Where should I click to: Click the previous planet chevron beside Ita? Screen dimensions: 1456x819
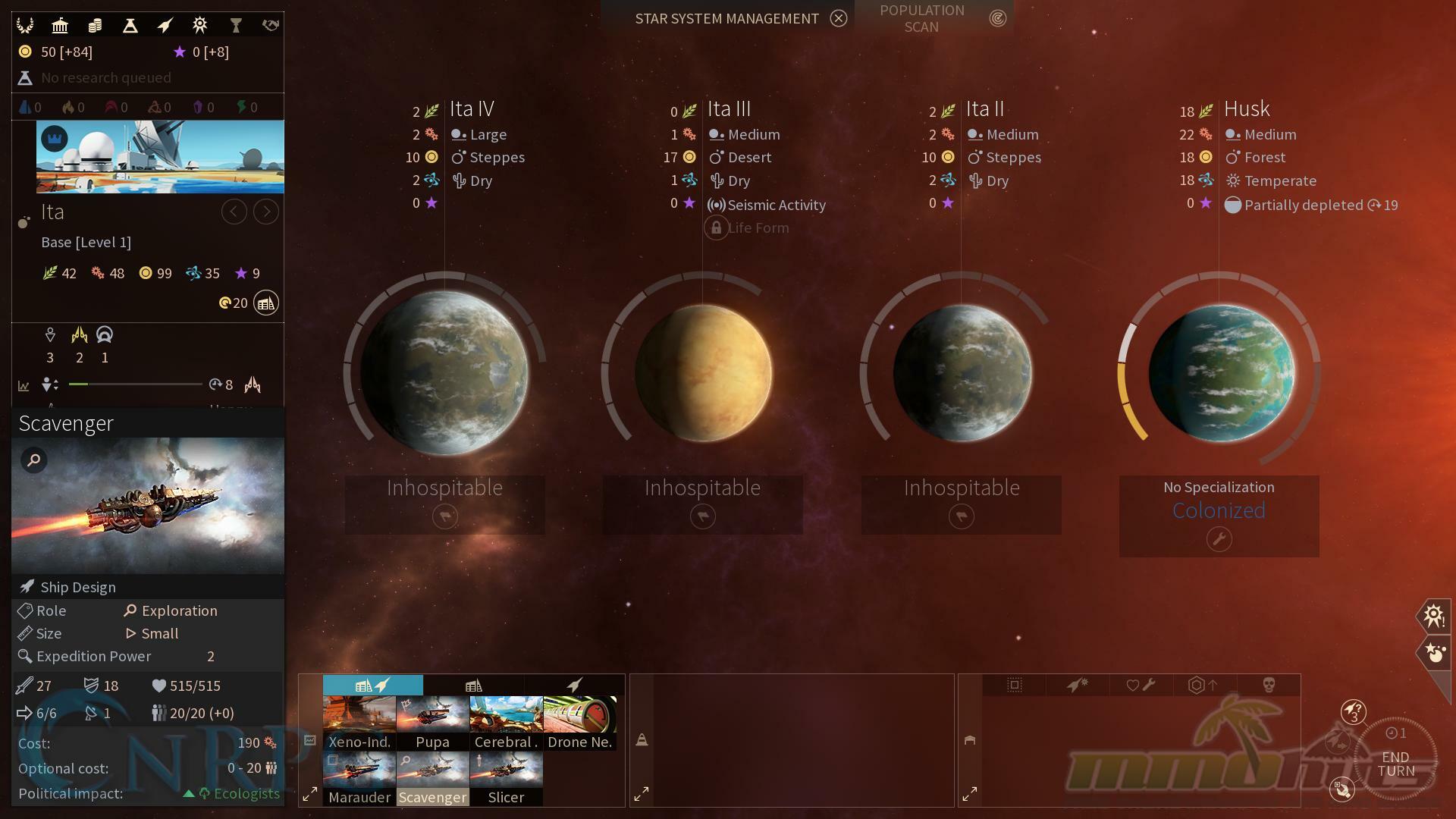click(x=234, y=212)
